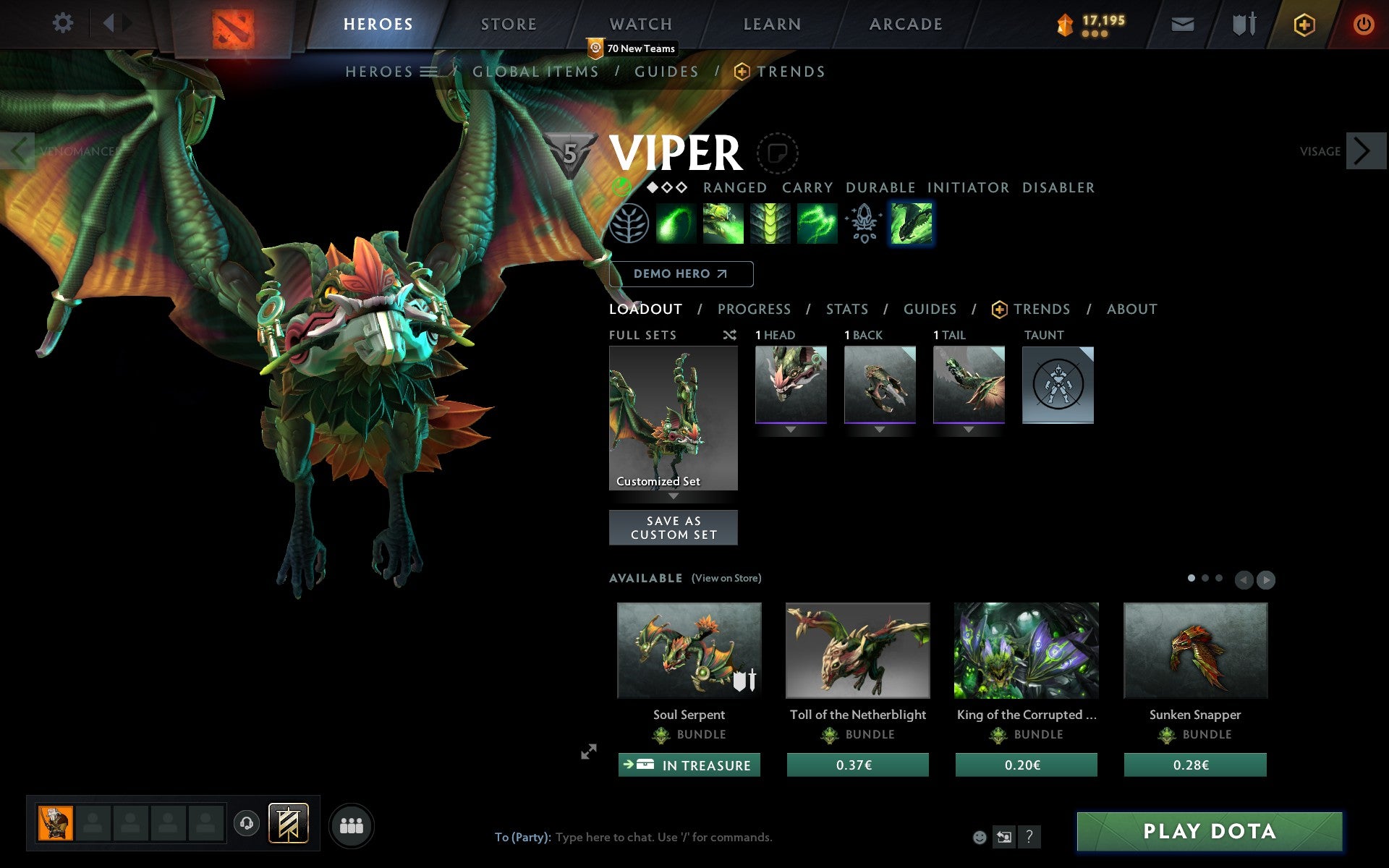The width and height of the screenshot is (1389, 868).
Task: Switch to the STATS tab
Action: [846, 309]
